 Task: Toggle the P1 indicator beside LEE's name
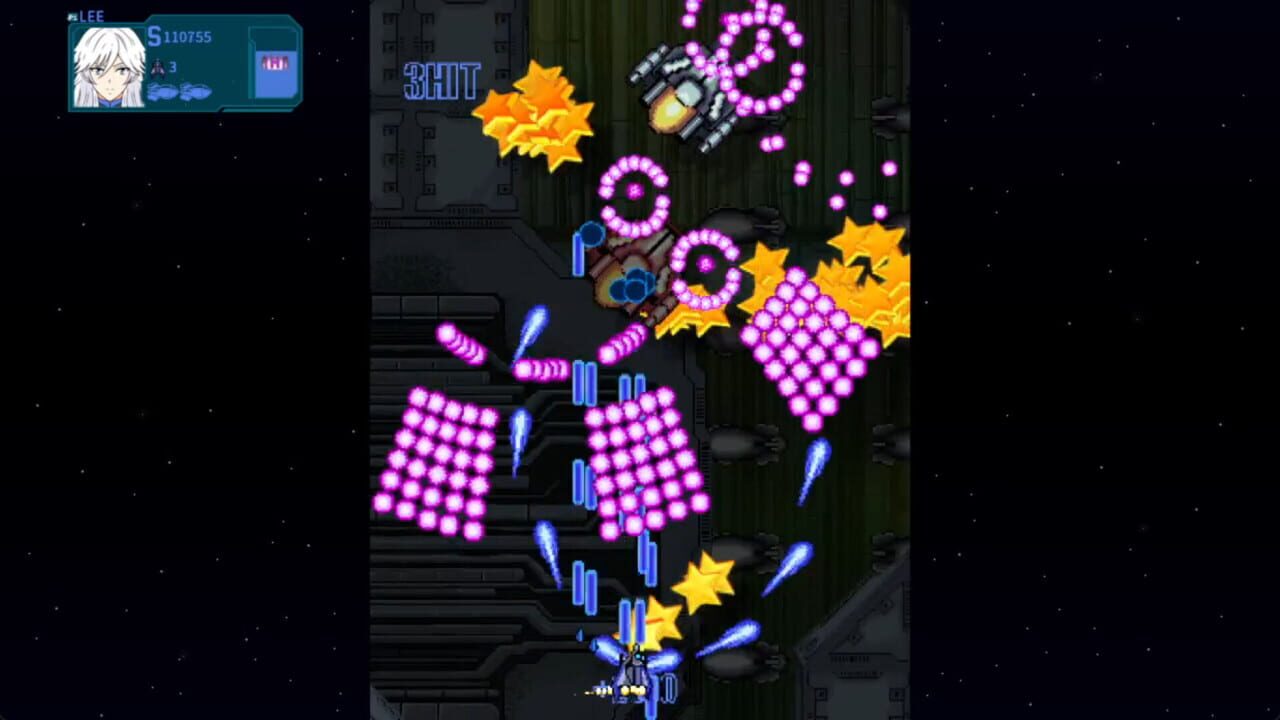(71, 16)
